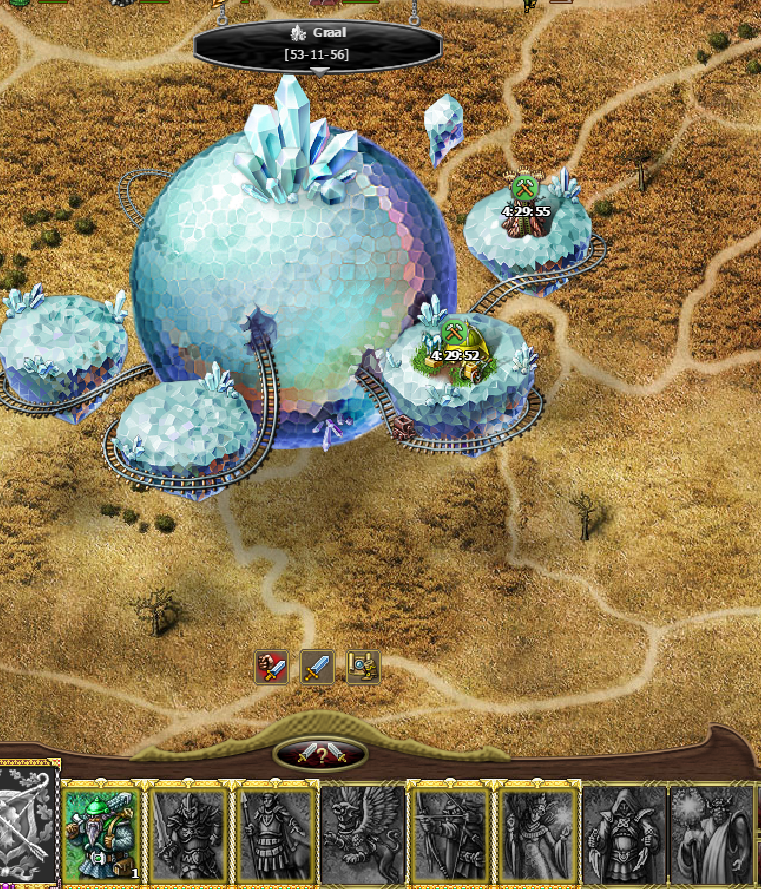
Task: Click the construction hammer icon reading 4:29:52
Action: tap(454, 331)
